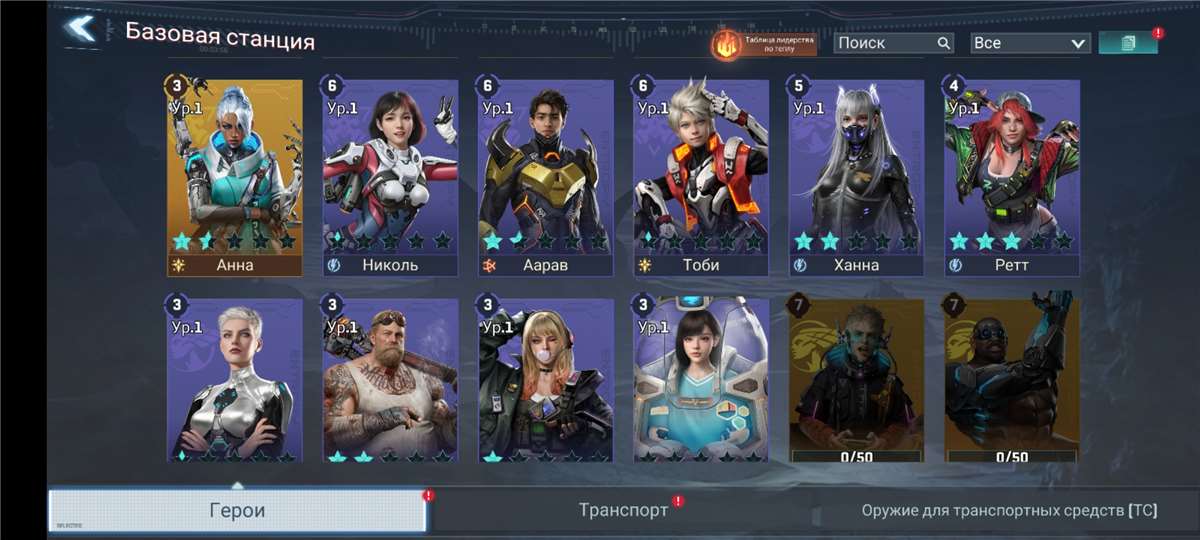Switch to the Герои tab
The width and height of the screenshot is (1200, 540).
click(x=237, y=510)
